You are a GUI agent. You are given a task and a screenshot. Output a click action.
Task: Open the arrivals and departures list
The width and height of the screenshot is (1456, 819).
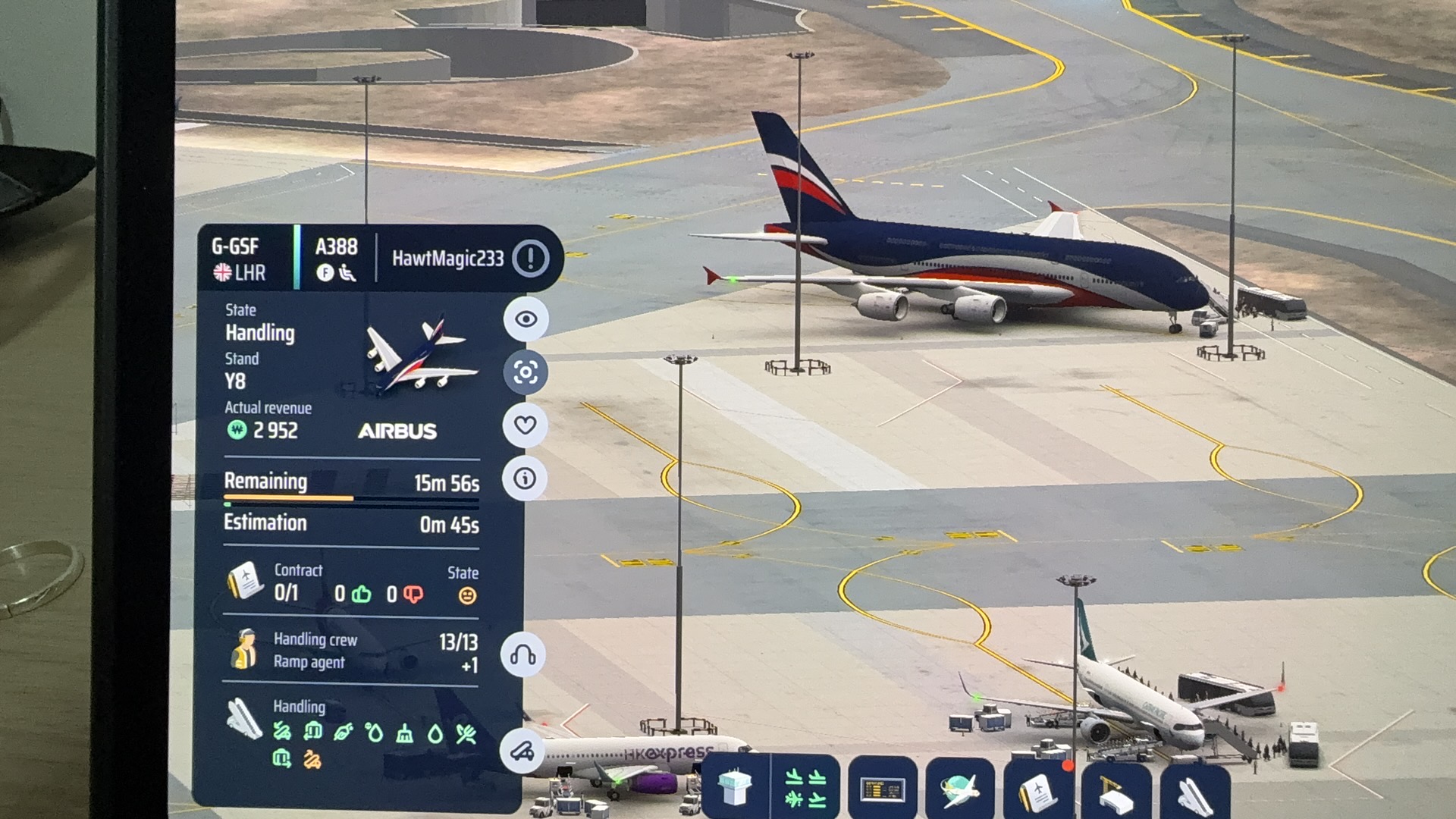coord(805,789)
